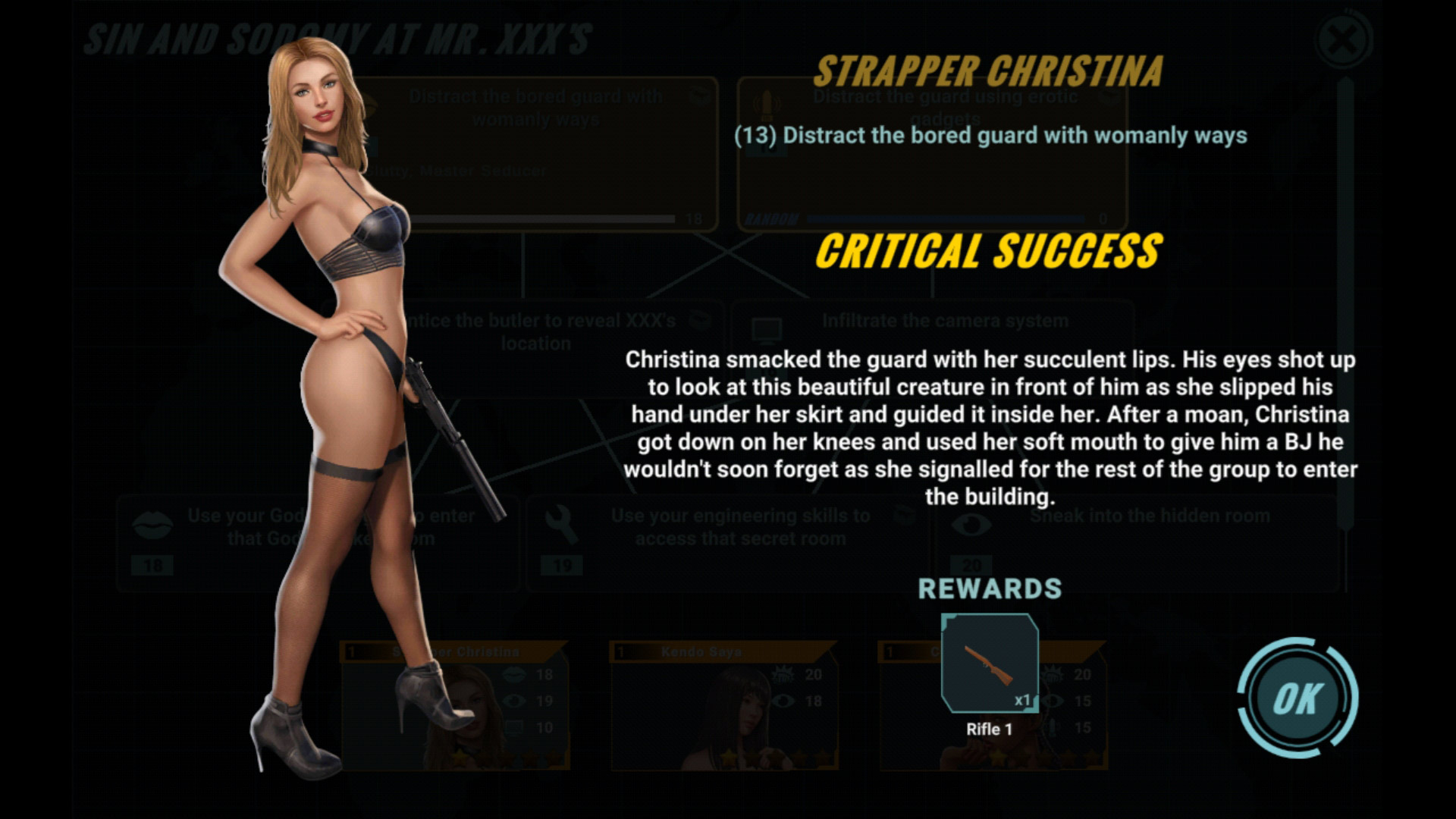
Task: Select the Rifle 1 reward item
Action: tap(990, 664)
